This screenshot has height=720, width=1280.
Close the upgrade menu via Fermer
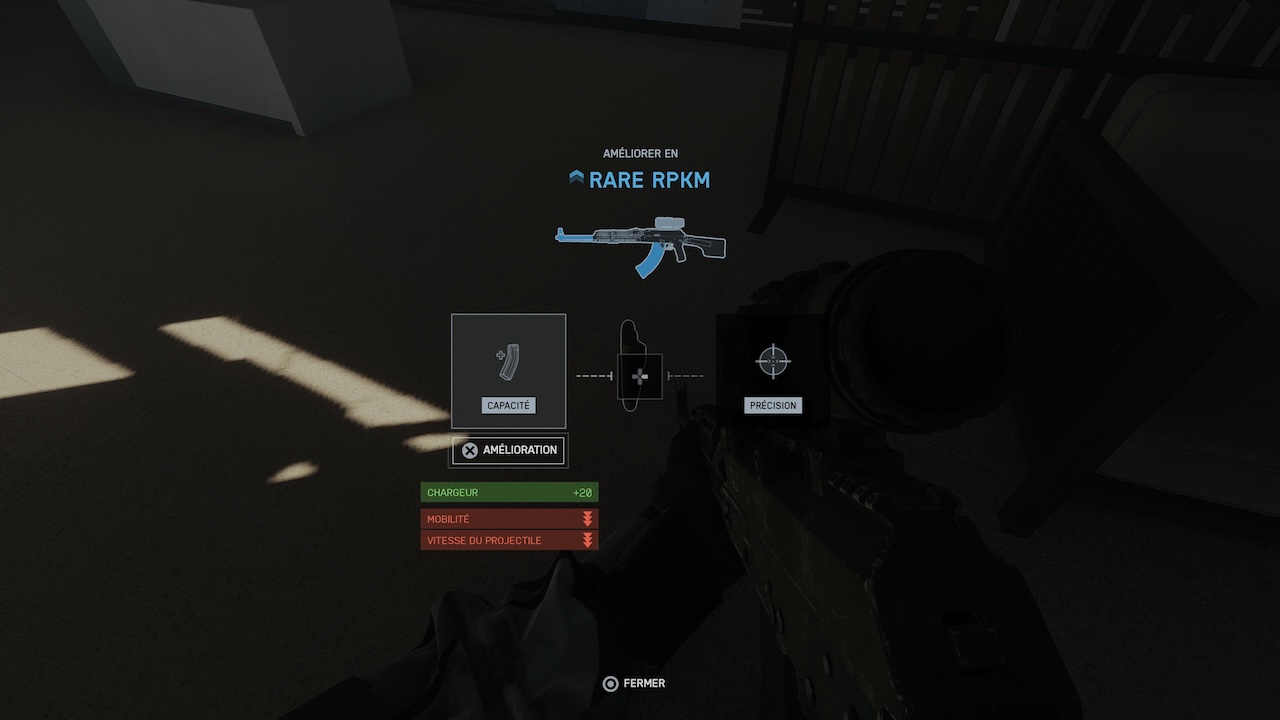(x=634, y=684)
